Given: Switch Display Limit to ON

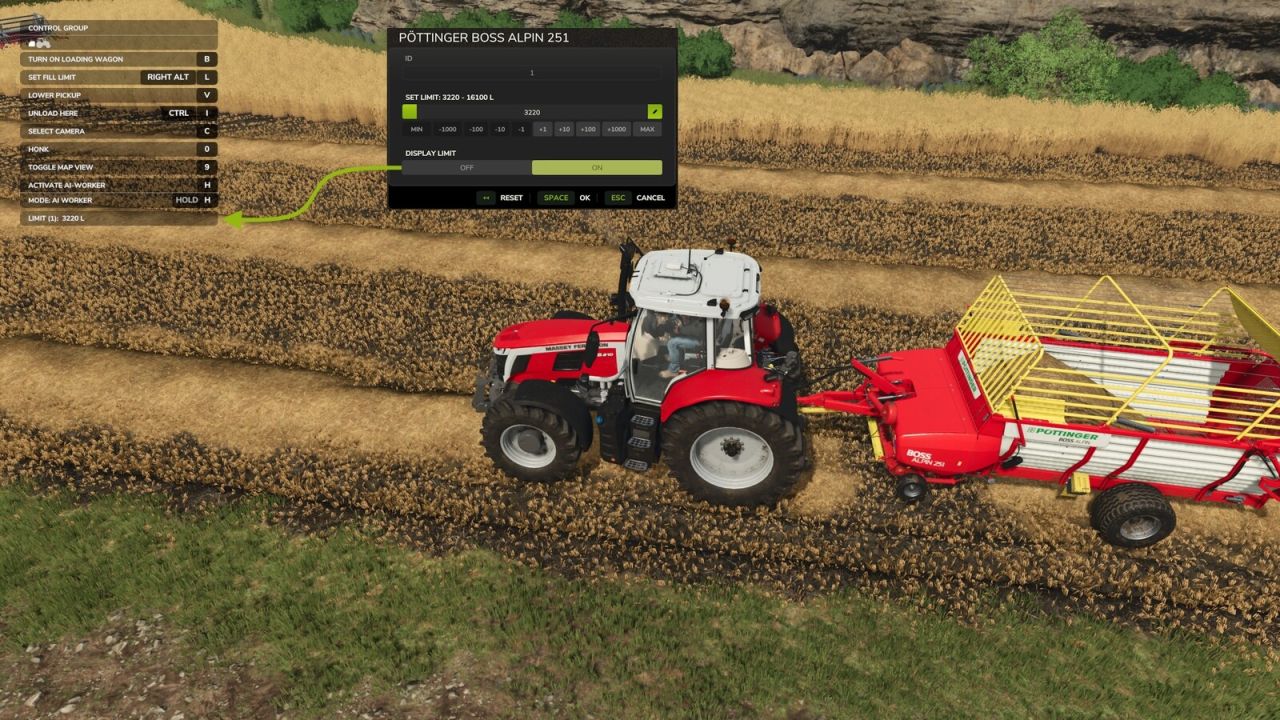Looking at the screenshot, I should click(597, 168).
